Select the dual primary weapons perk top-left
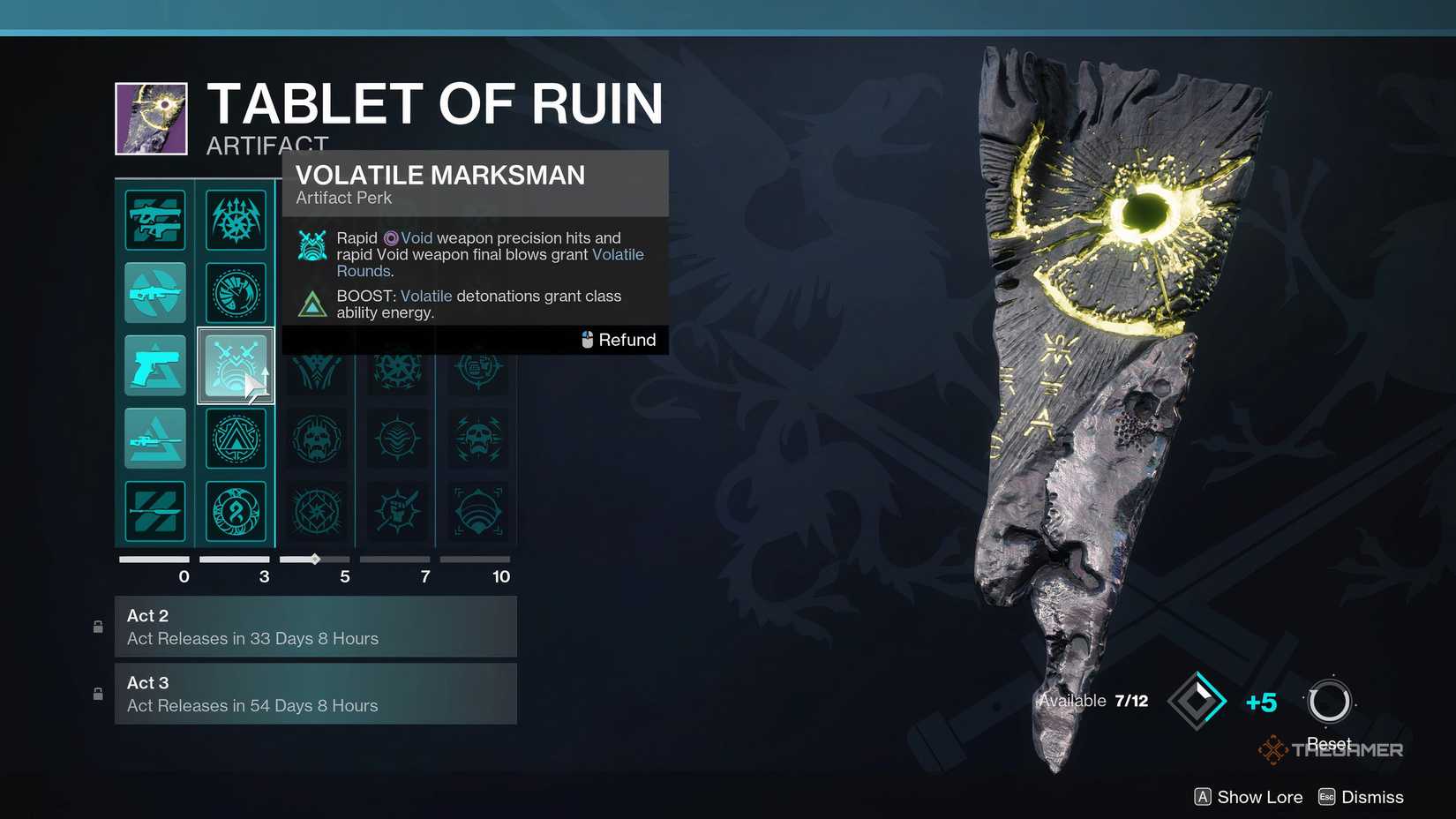 tap(155, 219)
